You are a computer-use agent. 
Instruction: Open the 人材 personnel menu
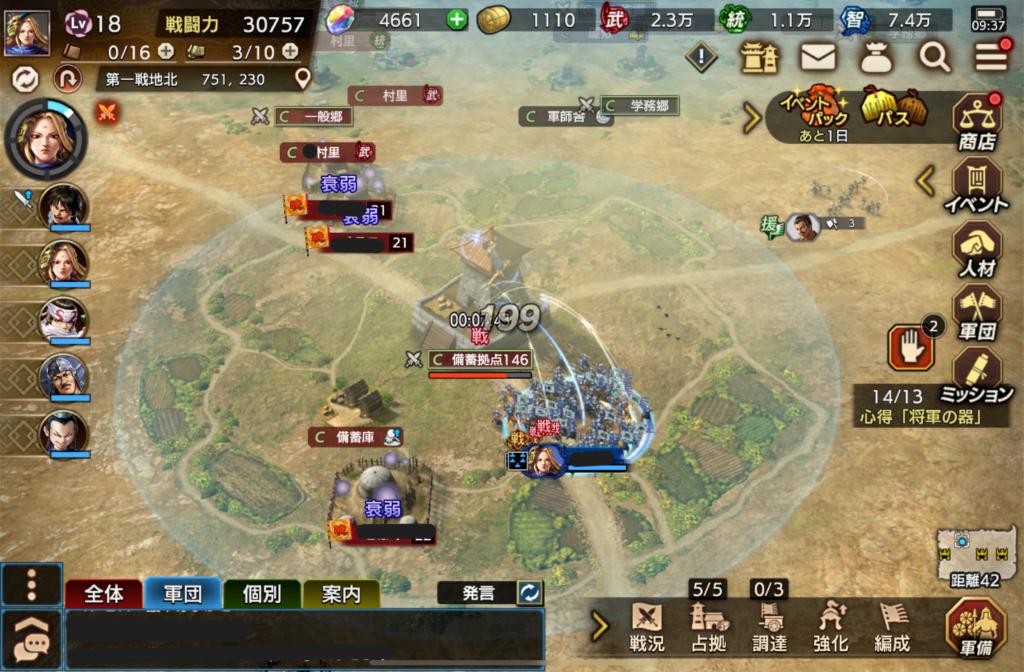click(x=977, y=249)
